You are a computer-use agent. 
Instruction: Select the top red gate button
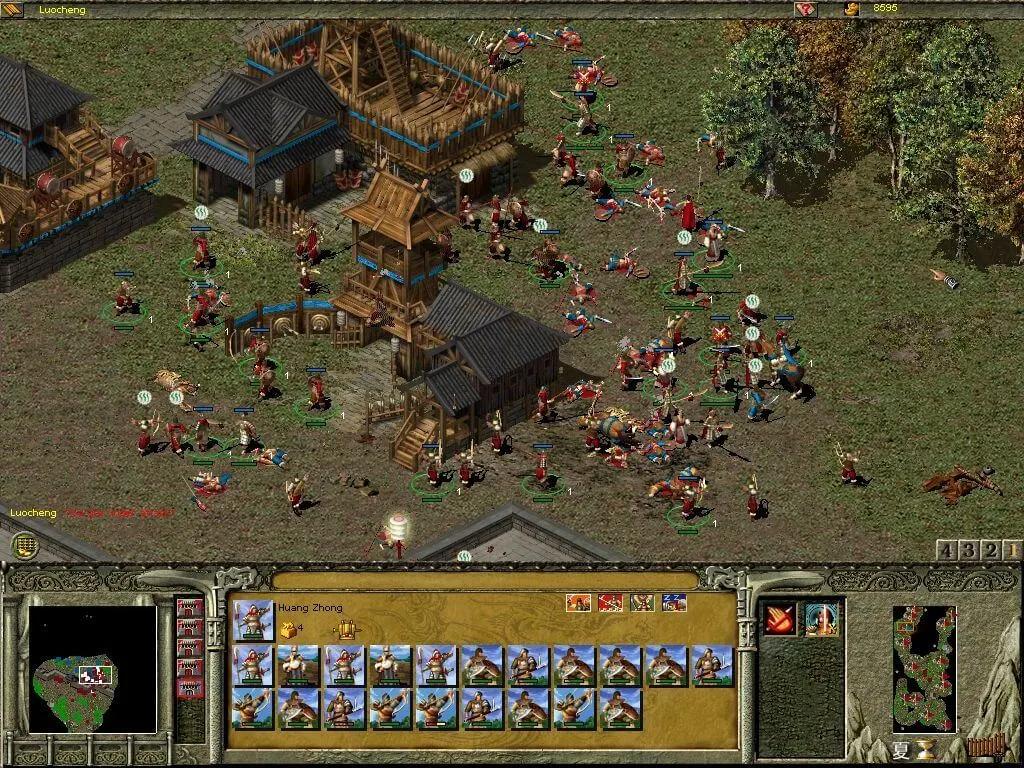click(x=188, y=608)
